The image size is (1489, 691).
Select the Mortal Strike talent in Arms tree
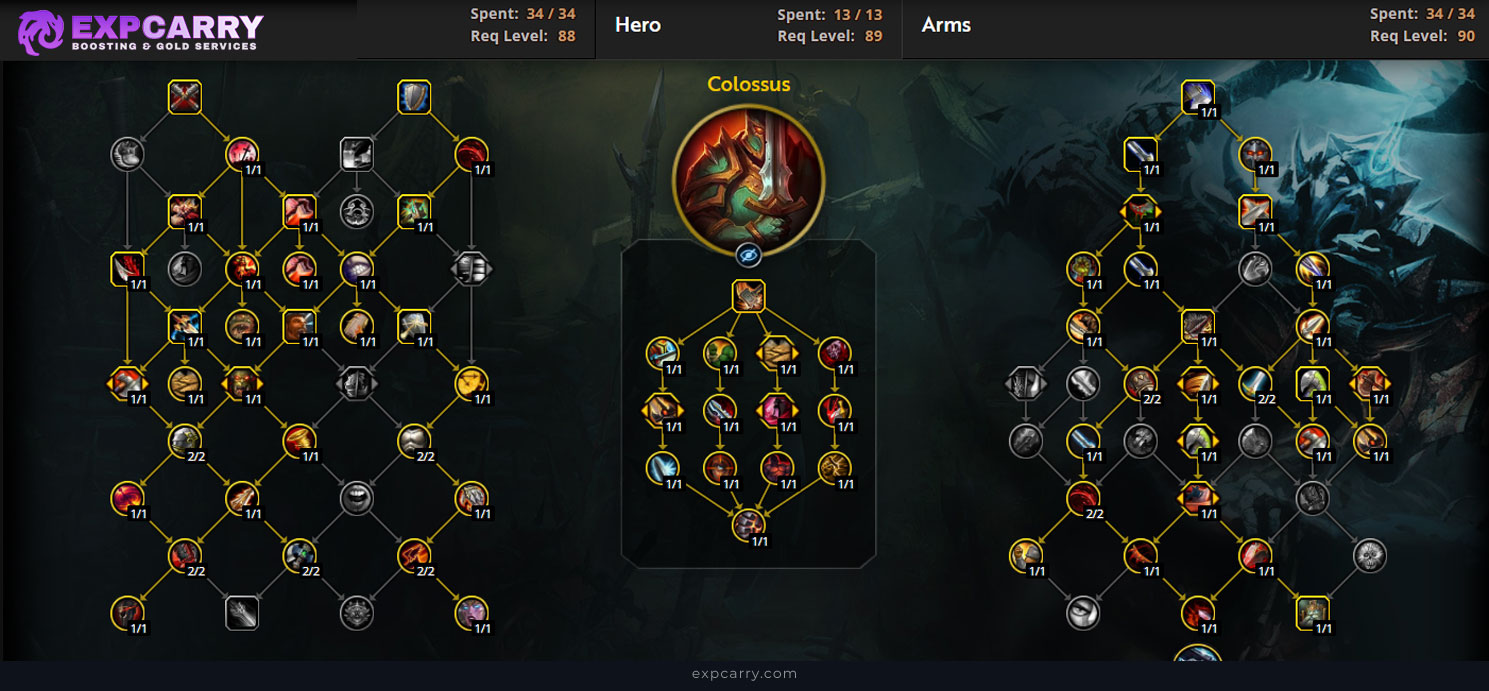click(x=1198, y=97)
